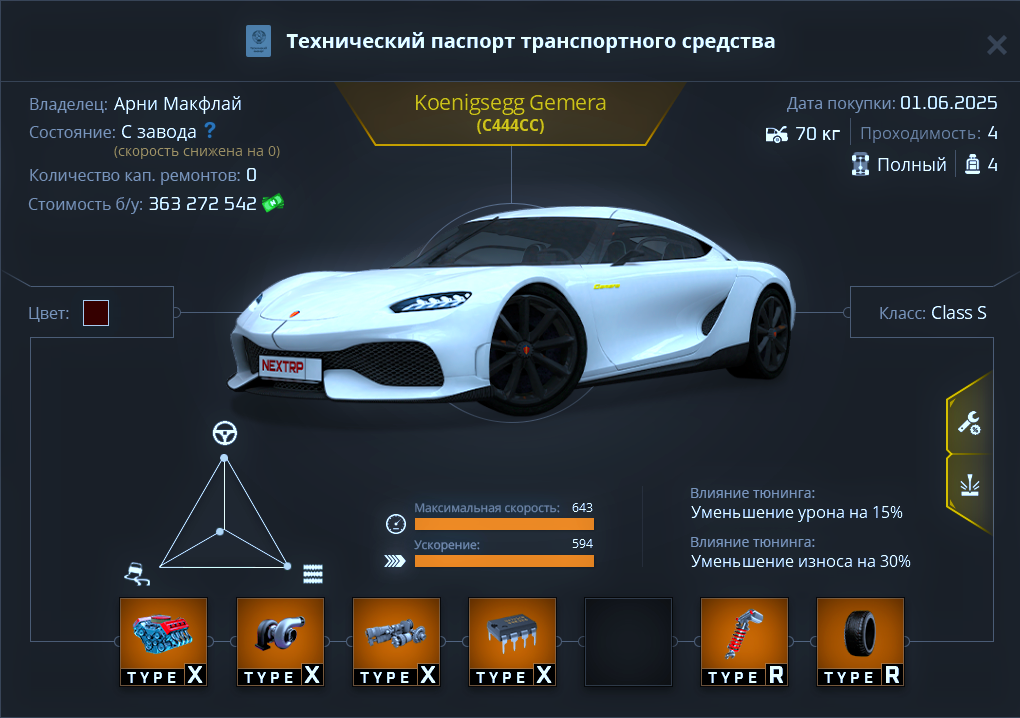This screenshot has width=1020, height=718.
Task: Select the Type X engine slot
Action: pos(163,641)
